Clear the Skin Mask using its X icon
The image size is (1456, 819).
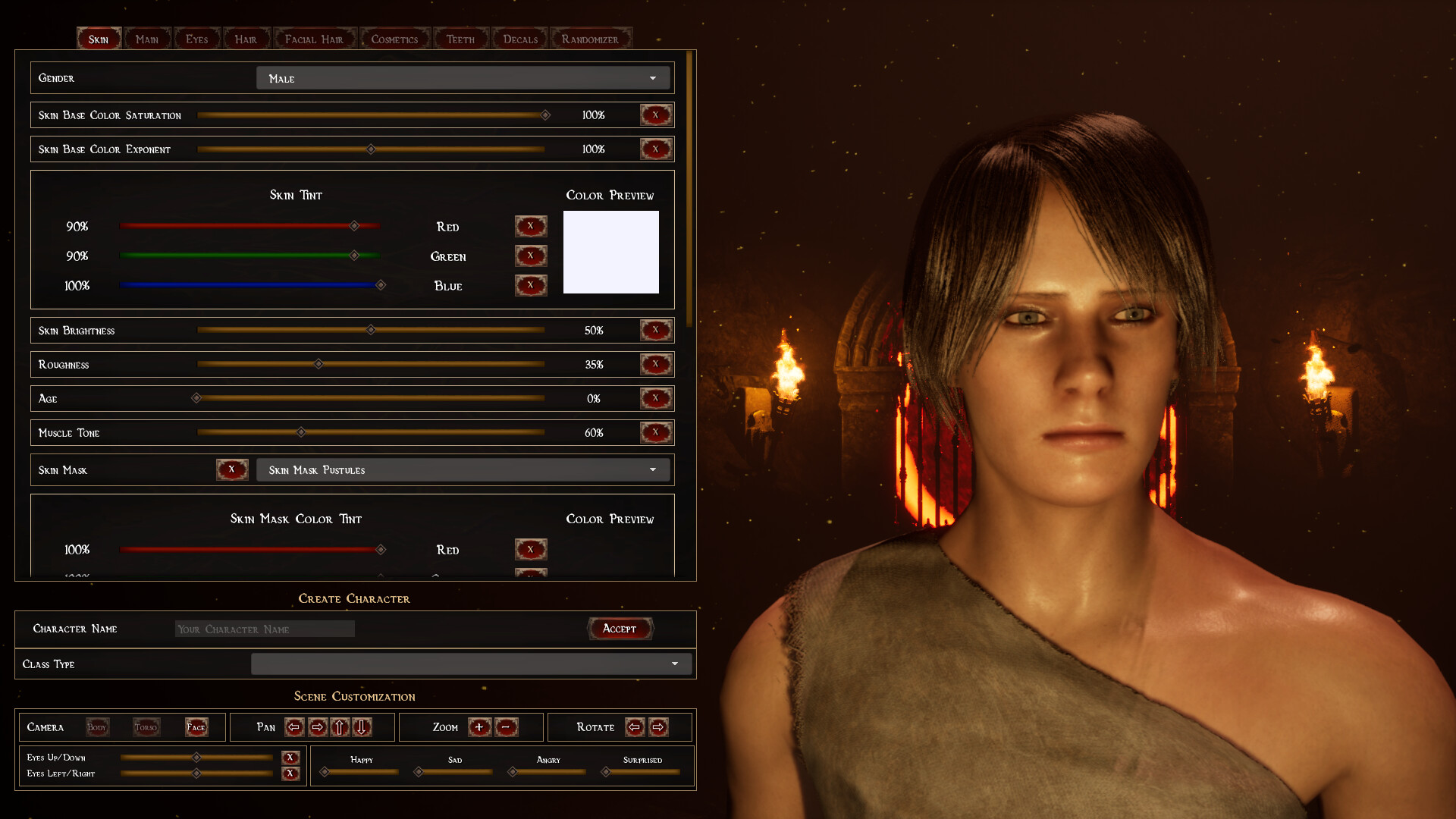(x=232, y=469)
